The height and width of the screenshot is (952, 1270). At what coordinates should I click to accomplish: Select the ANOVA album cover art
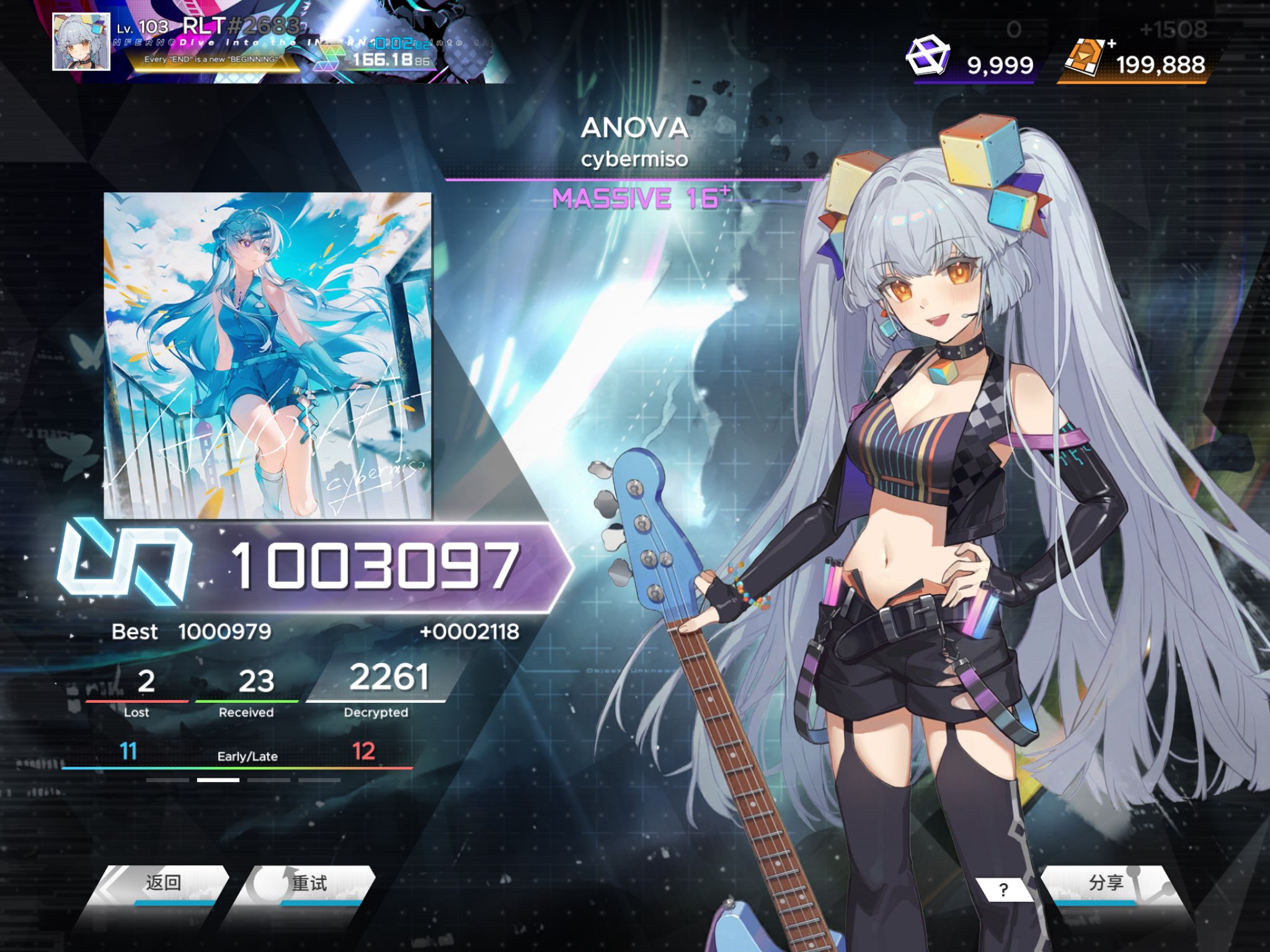[267, 355]
